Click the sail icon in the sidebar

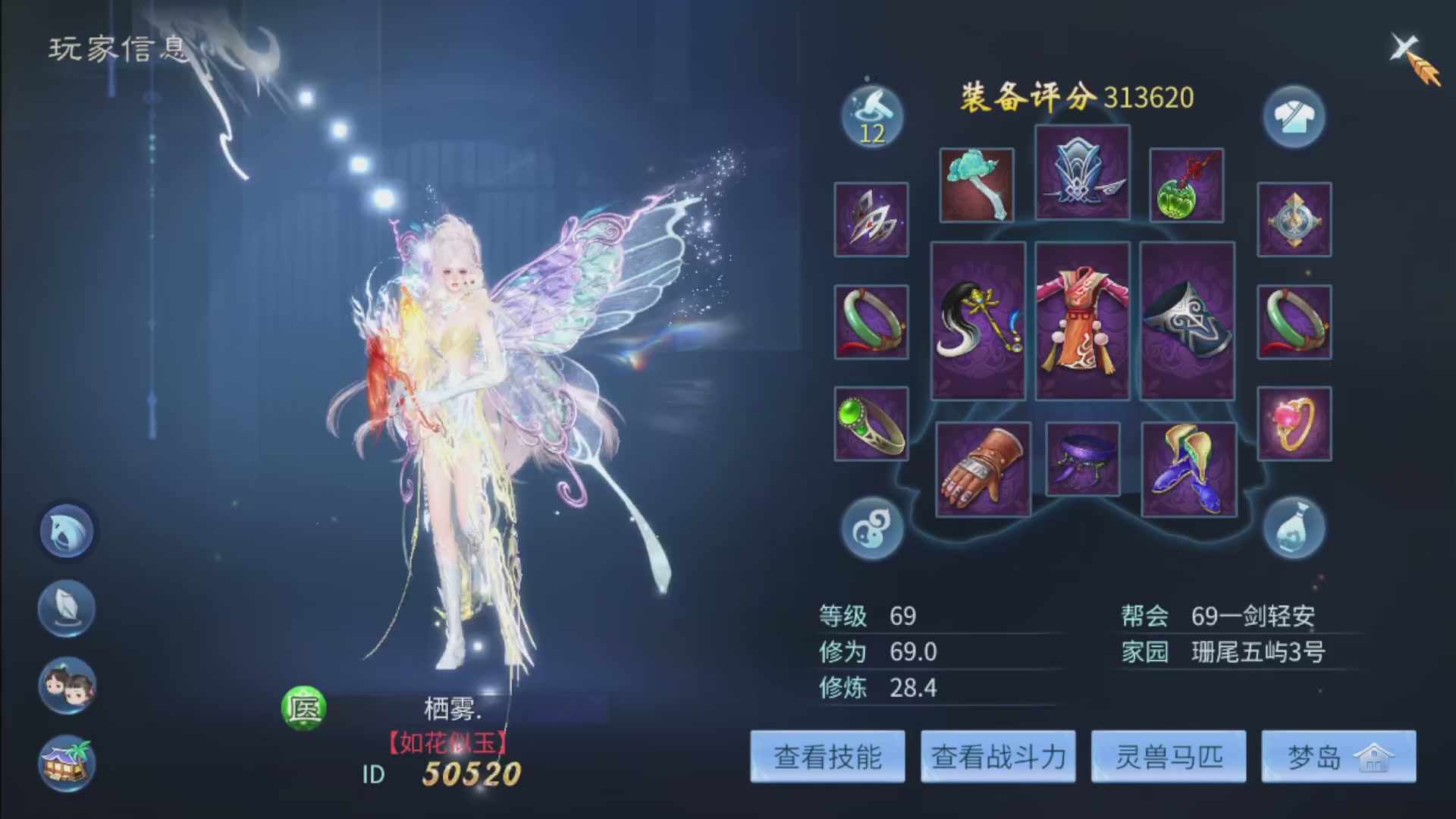coord(66,608)
